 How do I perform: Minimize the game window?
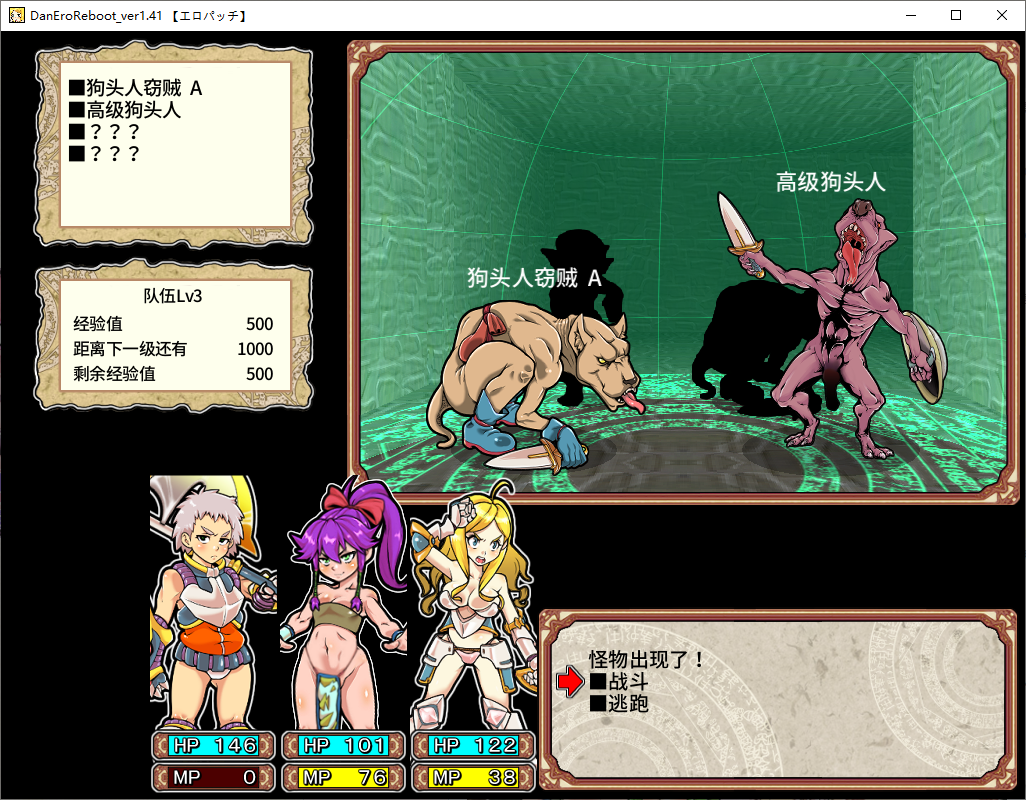911,15
